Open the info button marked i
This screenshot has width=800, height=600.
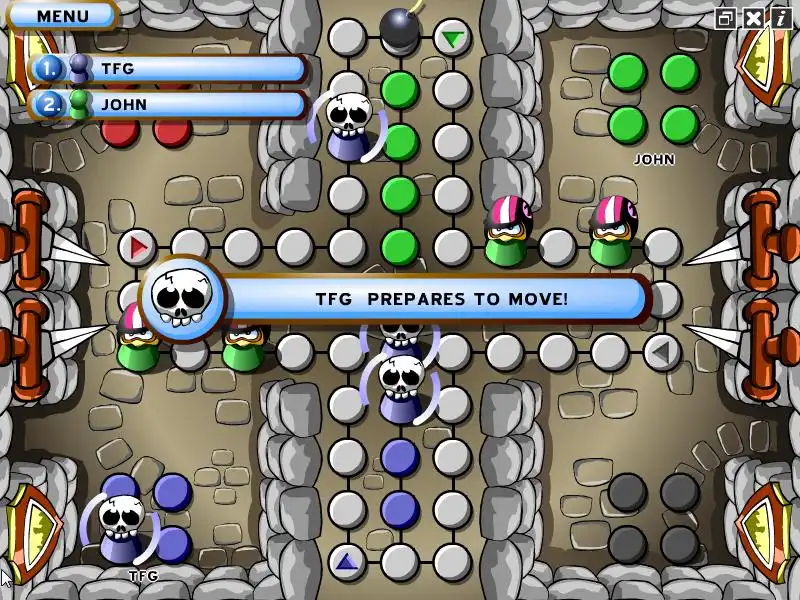780,18
